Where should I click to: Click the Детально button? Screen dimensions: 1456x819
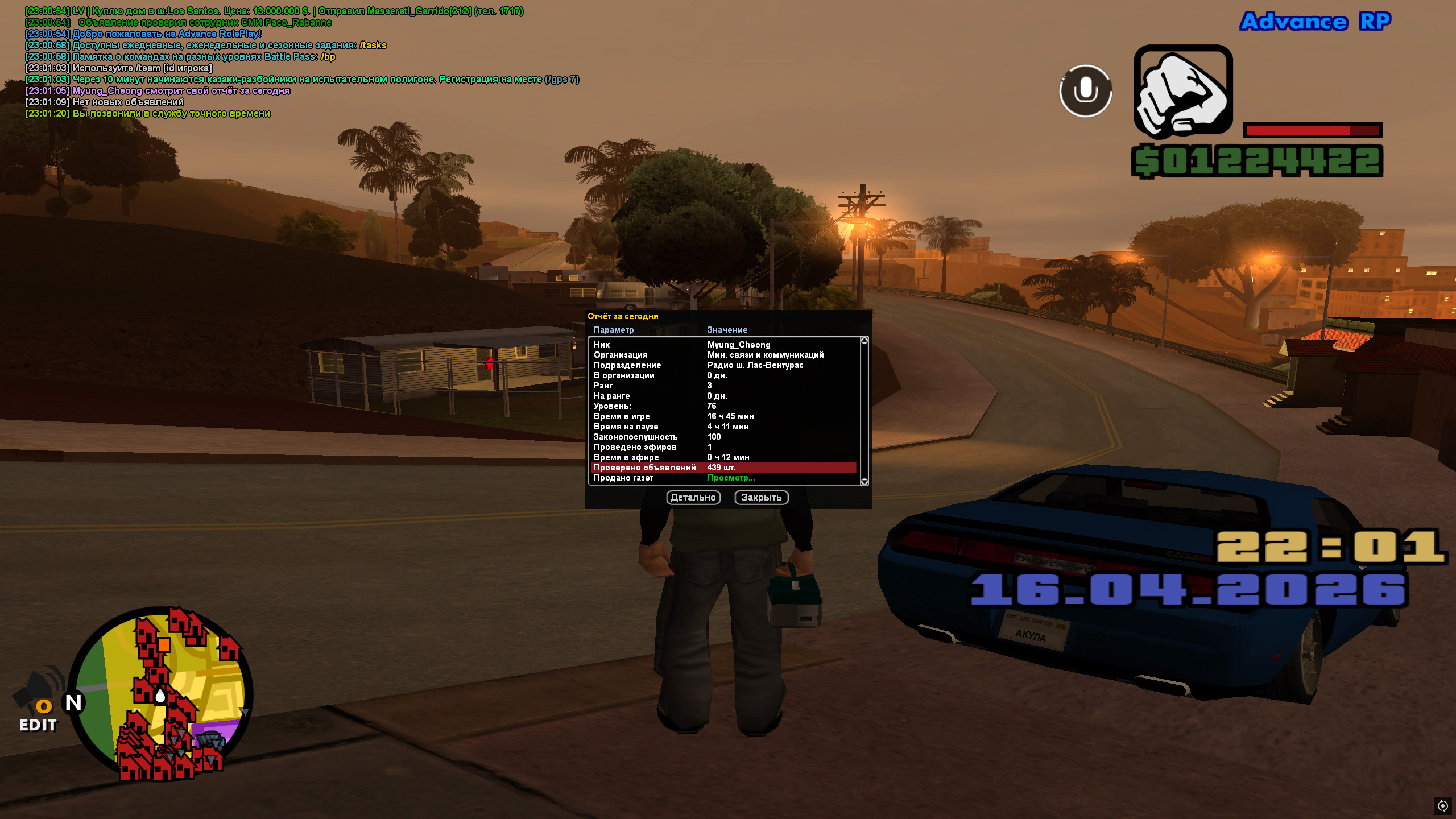click(693, 498)
